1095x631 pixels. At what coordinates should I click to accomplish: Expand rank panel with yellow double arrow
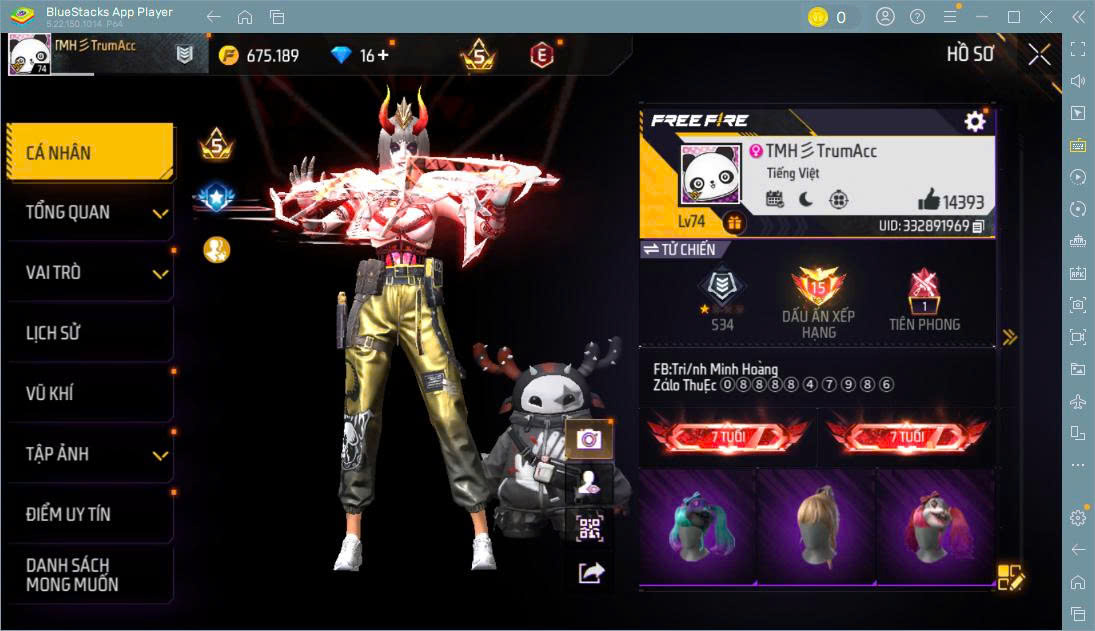pos(1010,337)
